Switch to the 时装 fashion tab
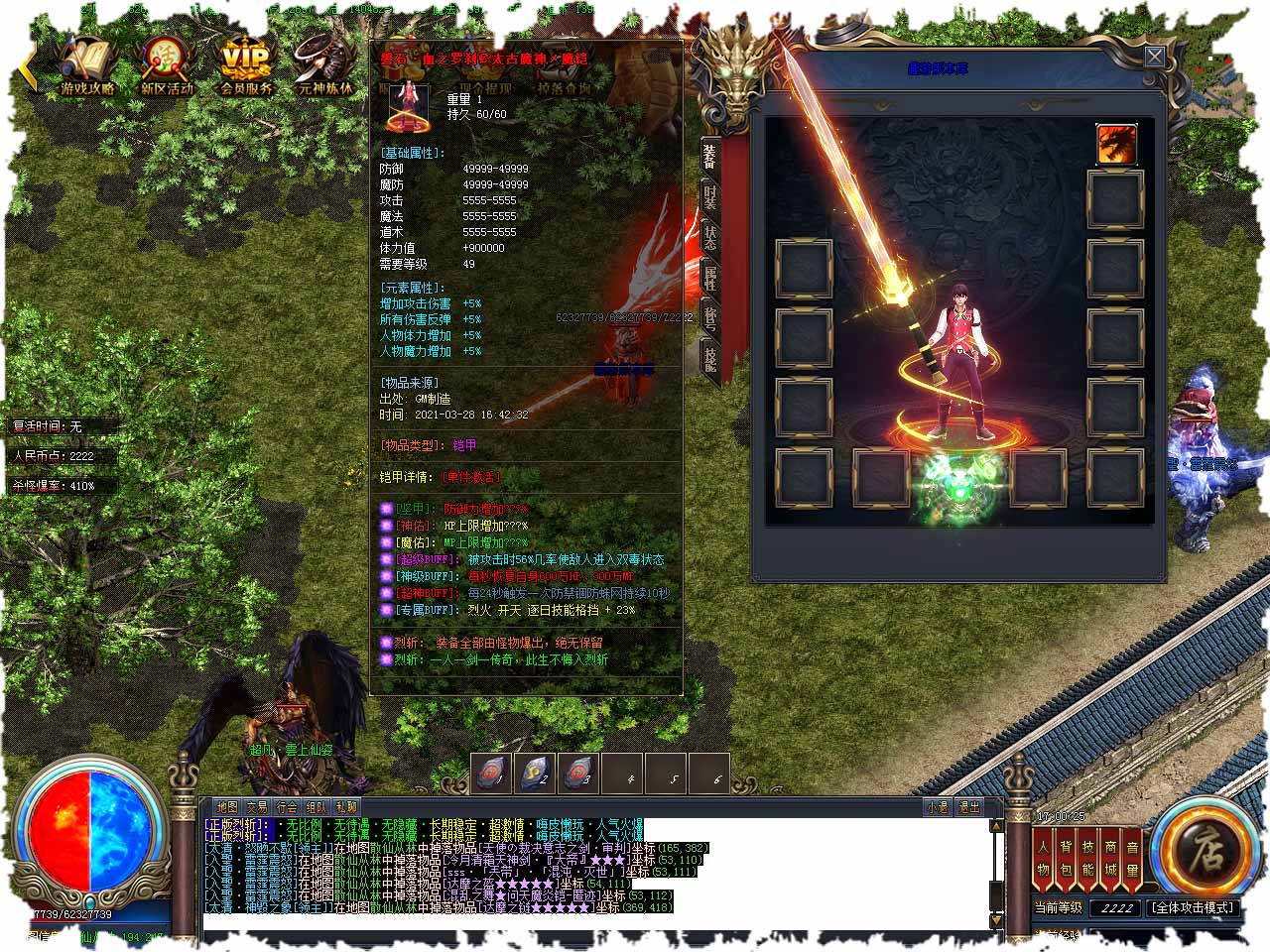1270x952 pixels. (x=709, y=195)
